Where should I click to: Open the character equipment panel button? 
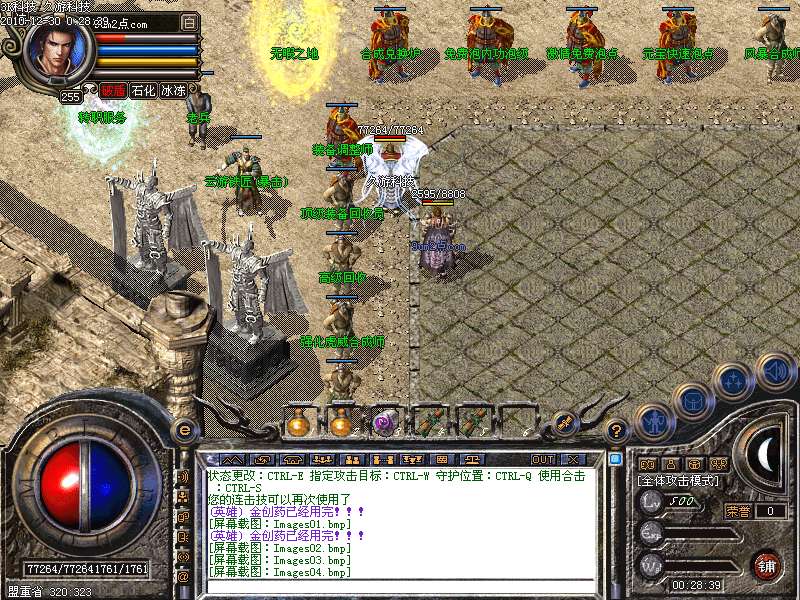(653, 423)
